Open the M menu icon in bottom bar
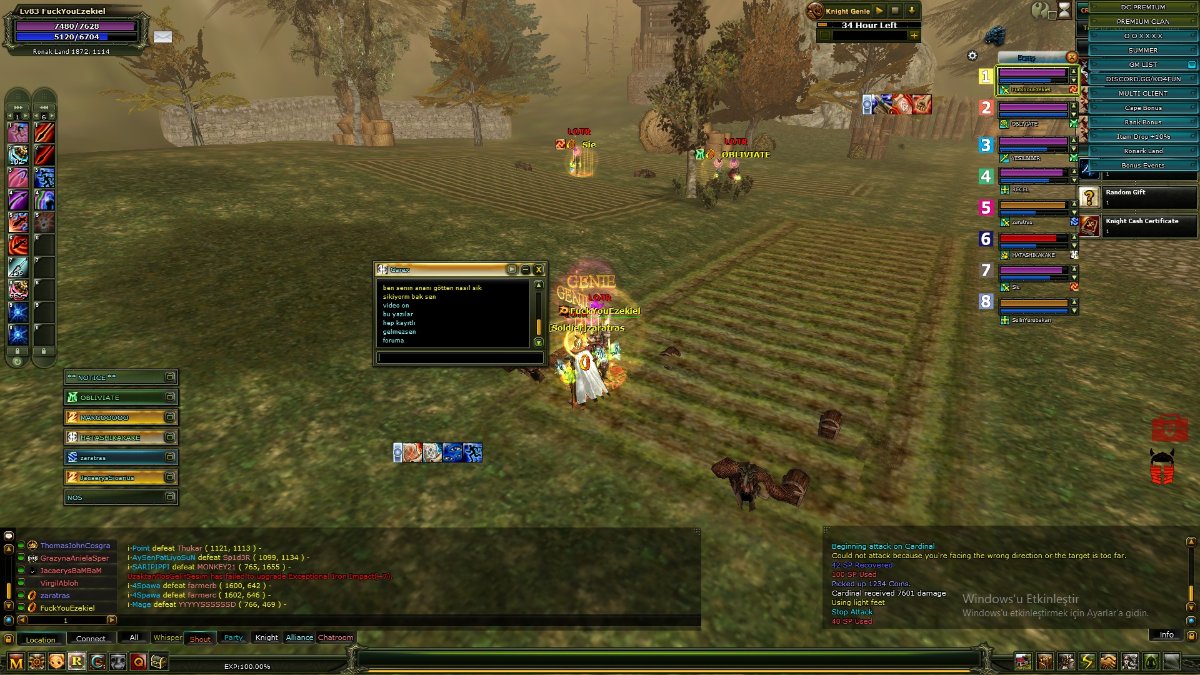 pos(16,661)
